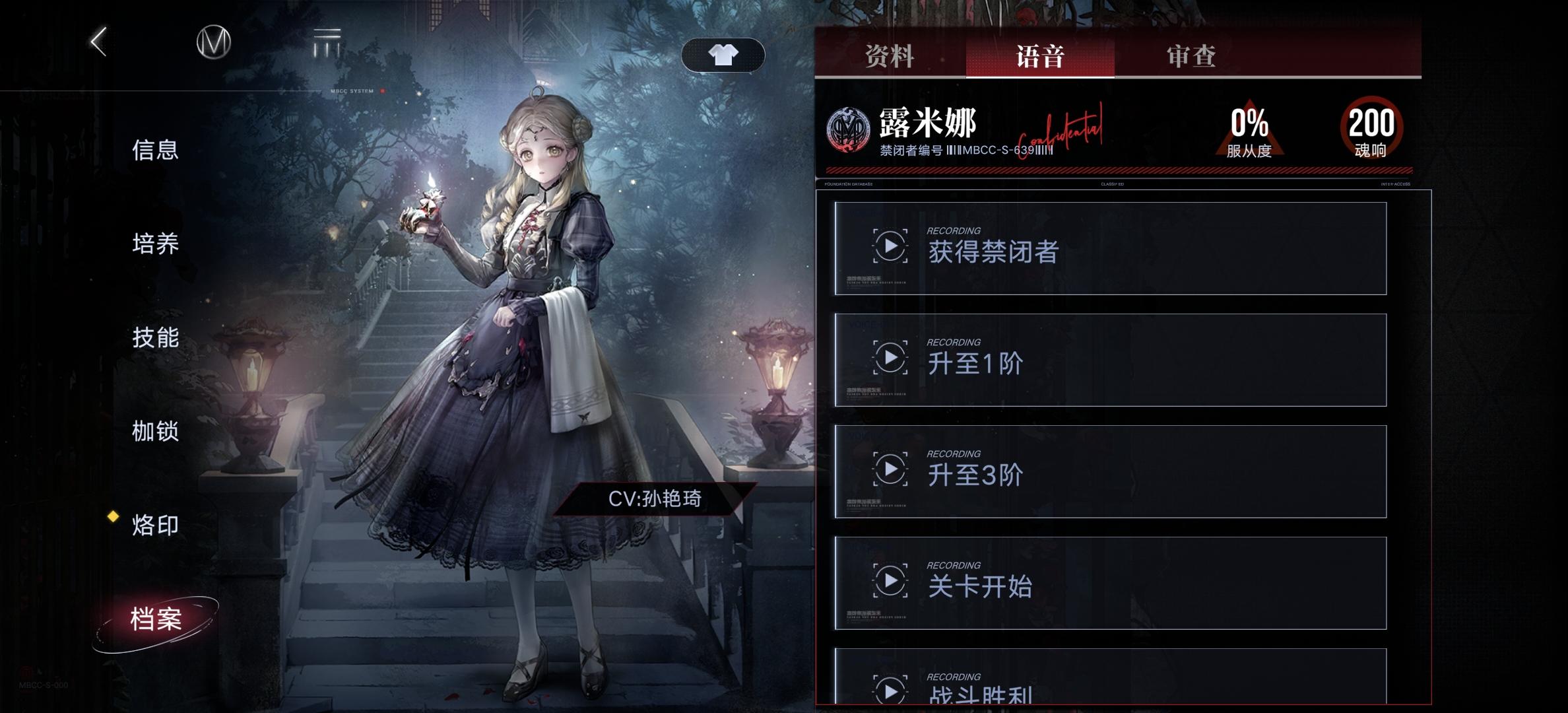Open the costume change shirt icon
The height and width of the screenshot is (713, 1568).
point(725,54)
